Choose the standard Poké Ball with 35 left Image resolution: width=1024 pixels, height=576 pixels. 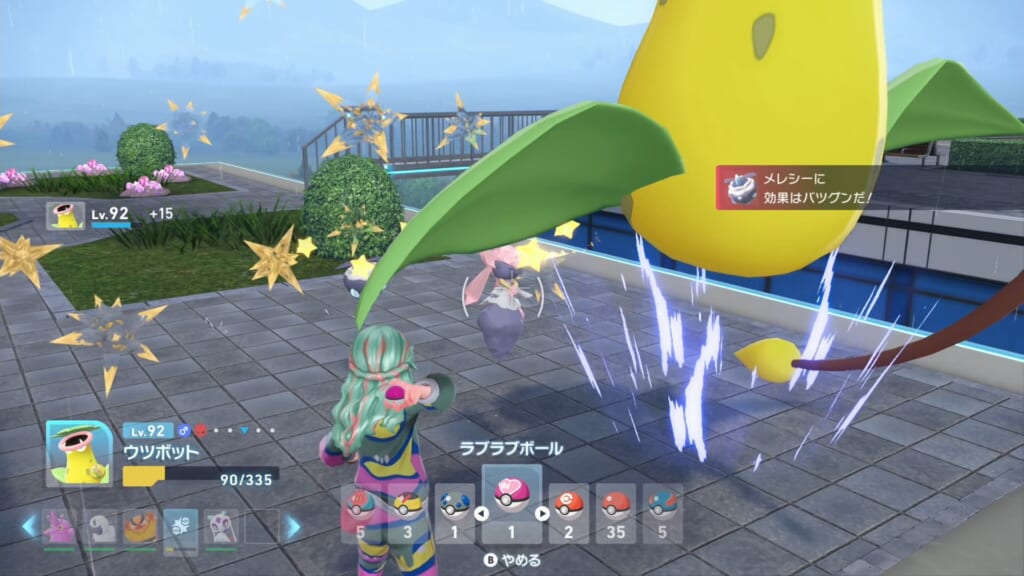tap(615, 507)
